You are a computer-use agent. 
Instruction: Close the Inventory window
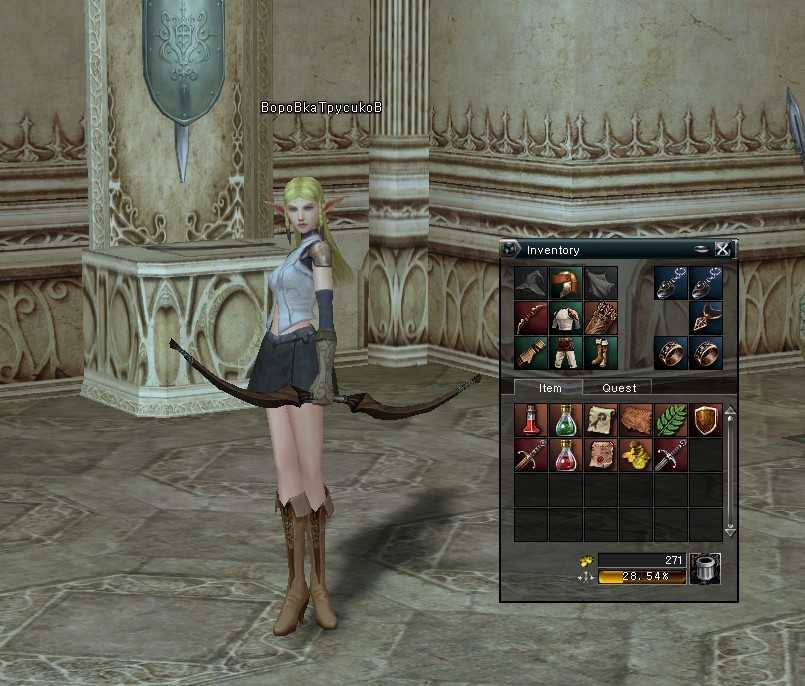[722, 250]
